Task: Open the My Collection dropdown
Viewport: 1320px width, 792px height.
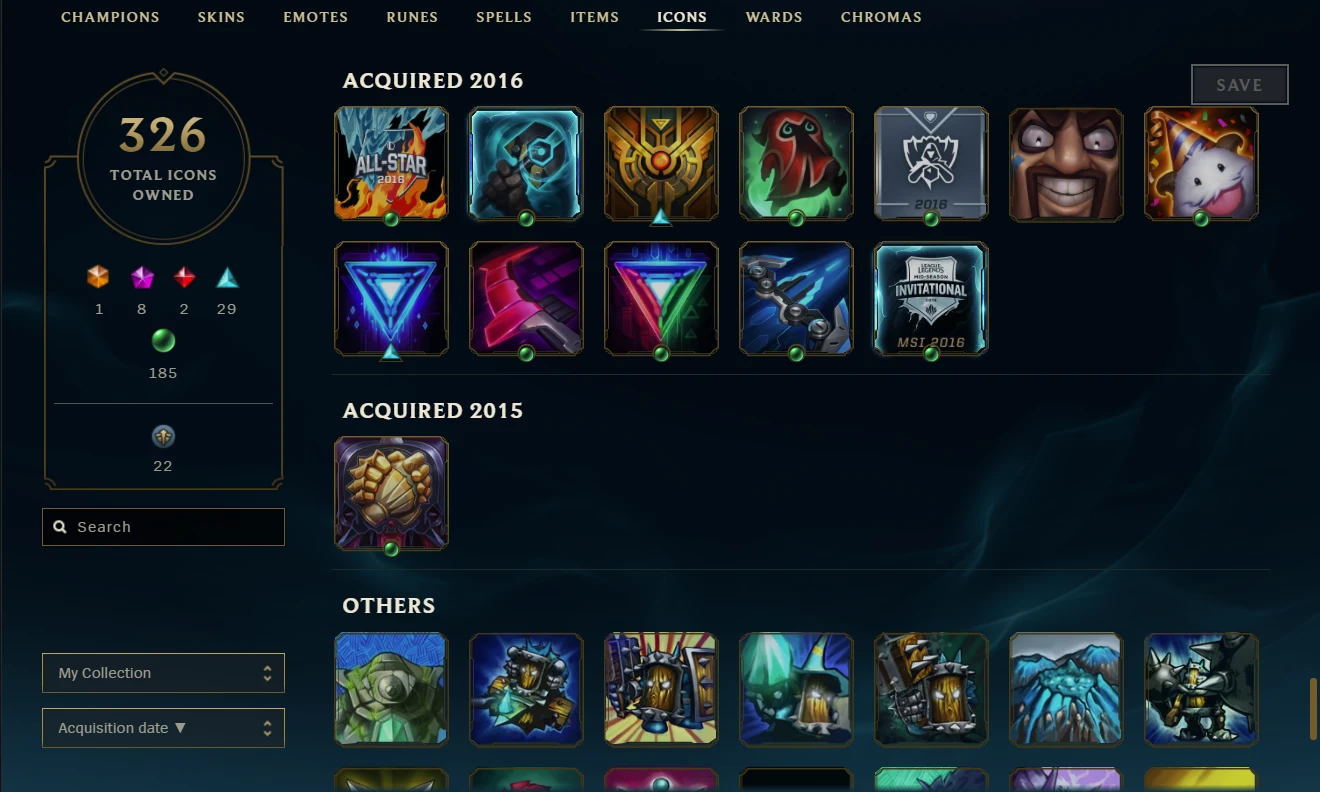Action: click(162, 672)
